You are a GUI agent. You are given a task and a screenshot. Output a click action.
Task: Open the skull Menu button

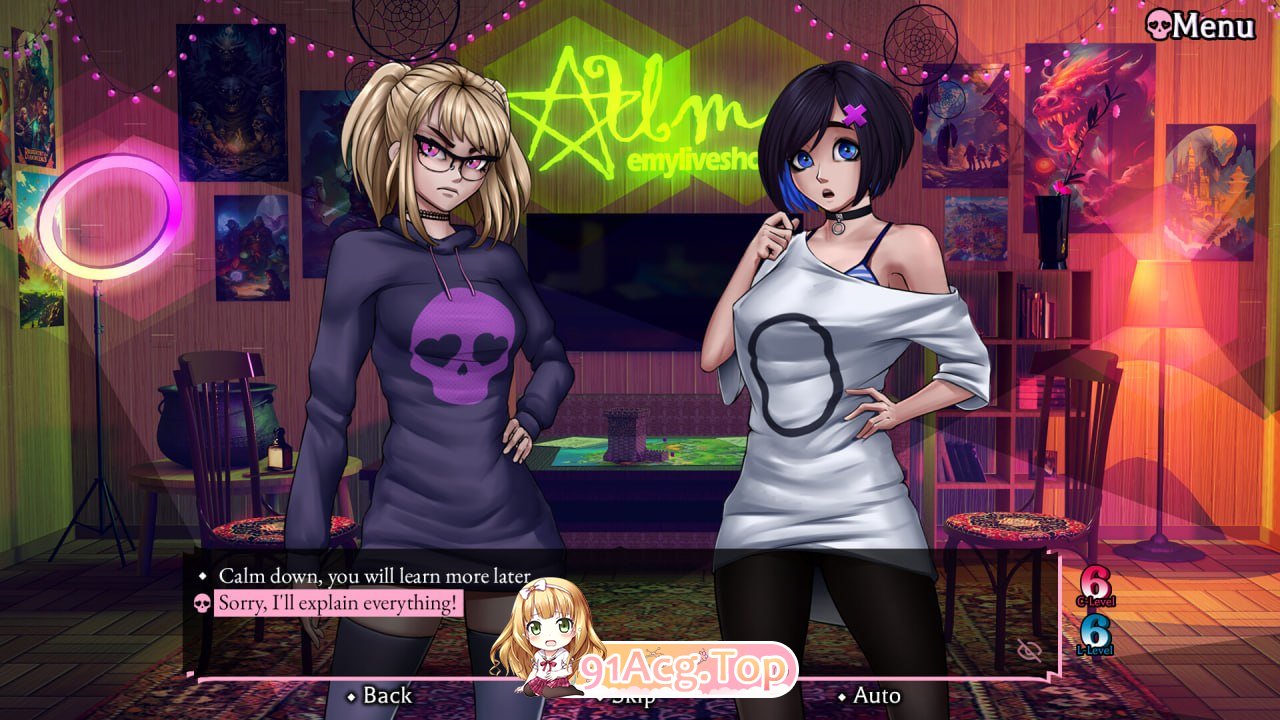pos(1200,25)
